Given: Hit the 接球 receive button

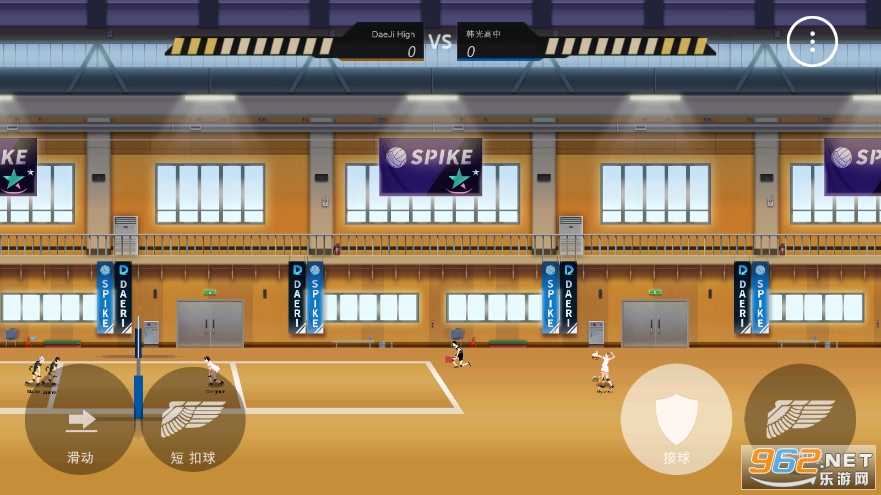Looking at the screenshot, I should tap(676, 419).
